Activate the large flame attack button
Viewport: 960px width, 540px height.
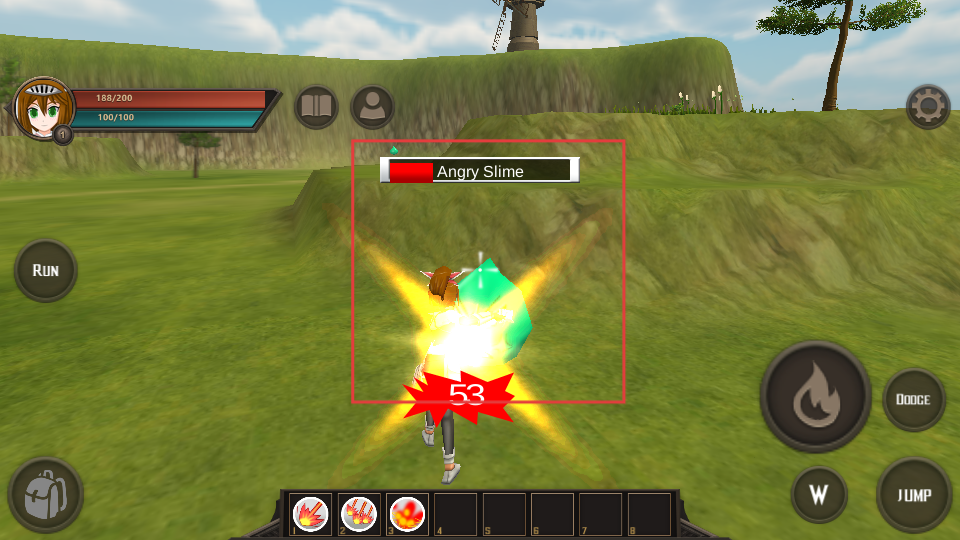point(815,398)
